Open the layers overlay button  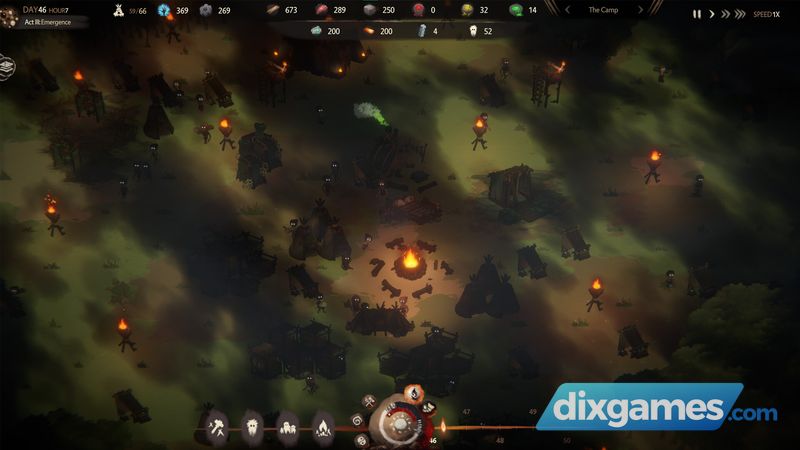coord(7,66)
